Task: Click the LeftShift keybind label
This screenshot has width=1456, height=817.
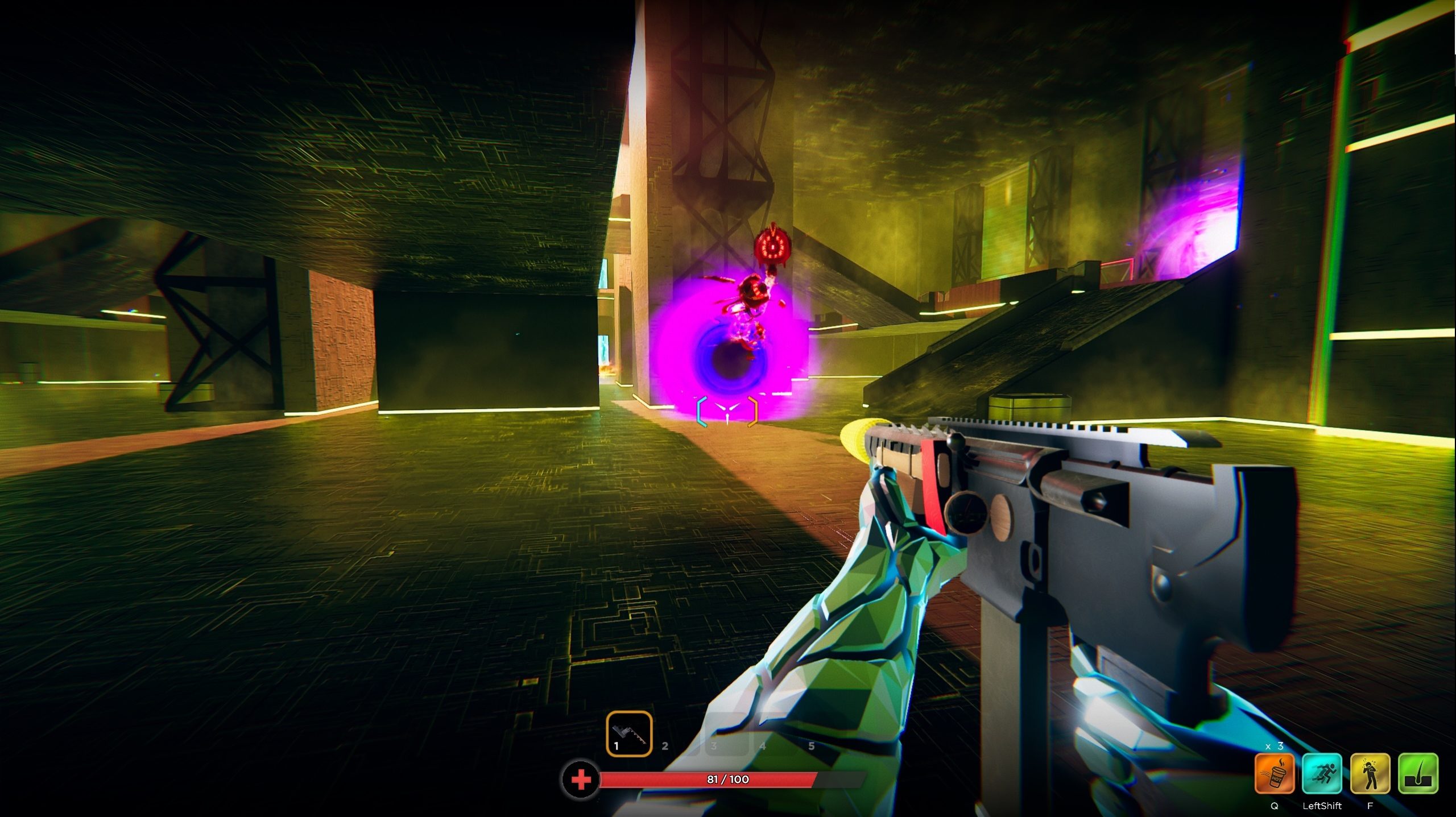Action: pyautogui.click(x=1322, y=806)
